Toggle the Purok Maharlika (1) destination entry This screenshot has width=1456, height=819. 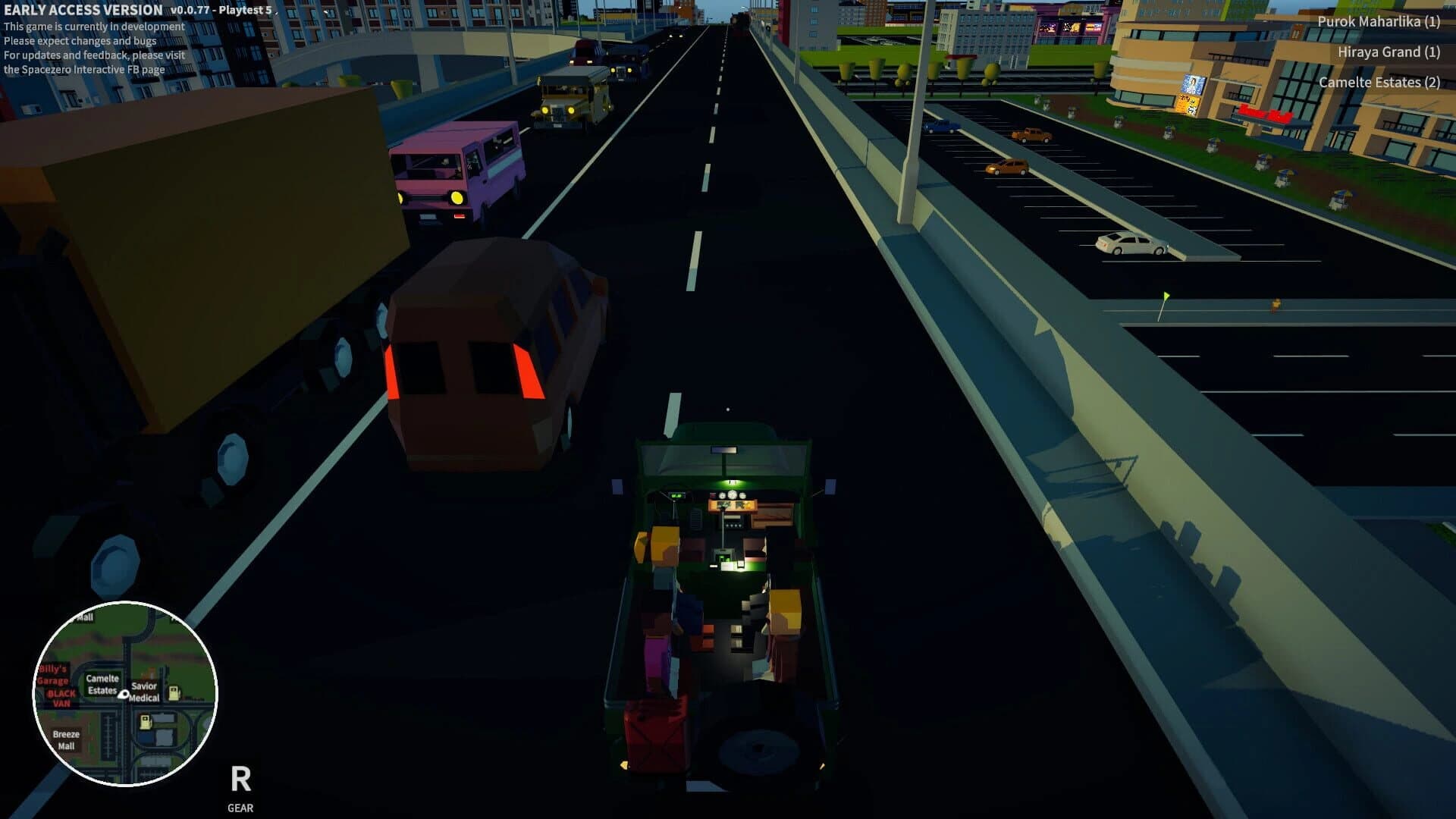pos(1377,22)
